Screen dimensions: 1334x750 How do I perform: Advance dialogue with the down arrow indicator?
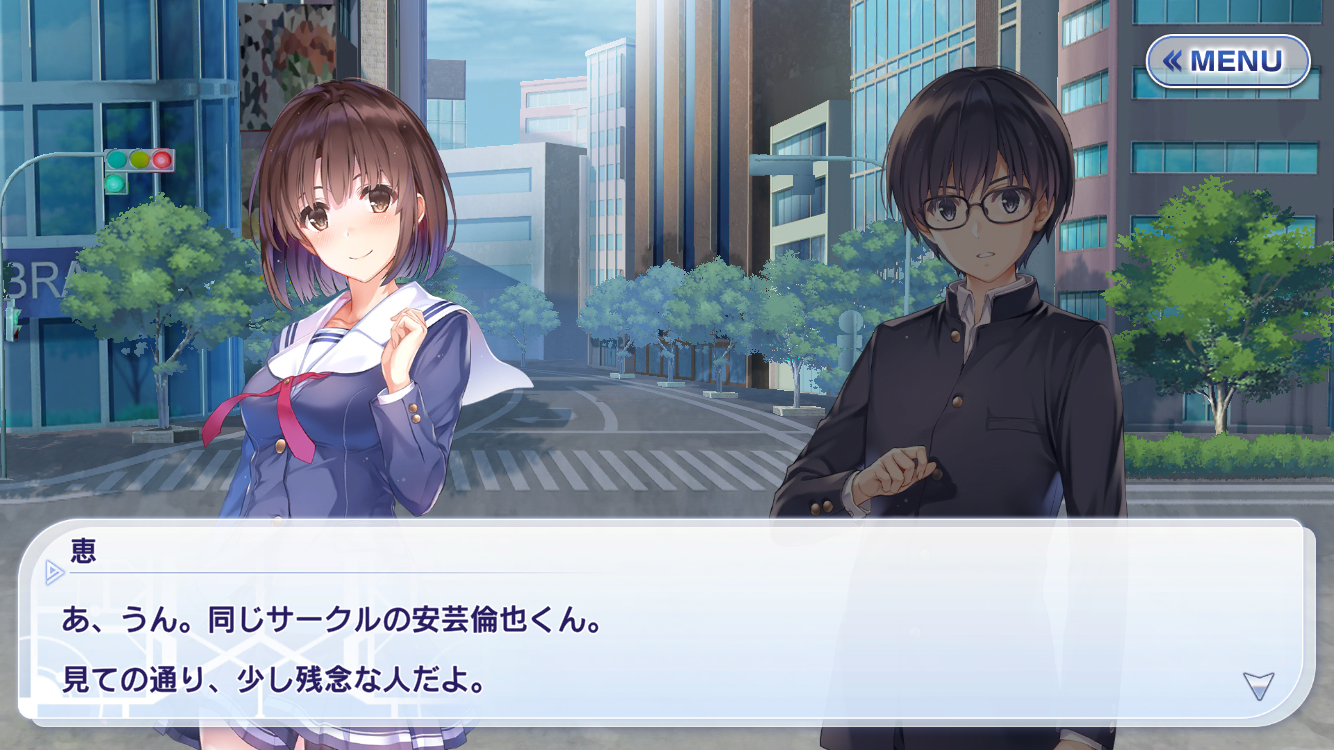(x=1258, y=685)
